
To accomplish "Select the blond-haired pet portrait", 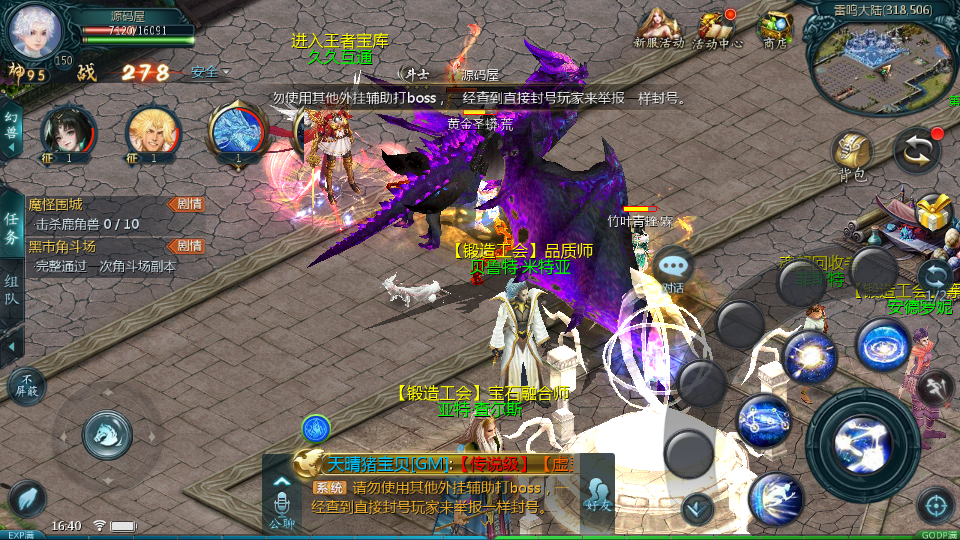I will click(153, 132).
